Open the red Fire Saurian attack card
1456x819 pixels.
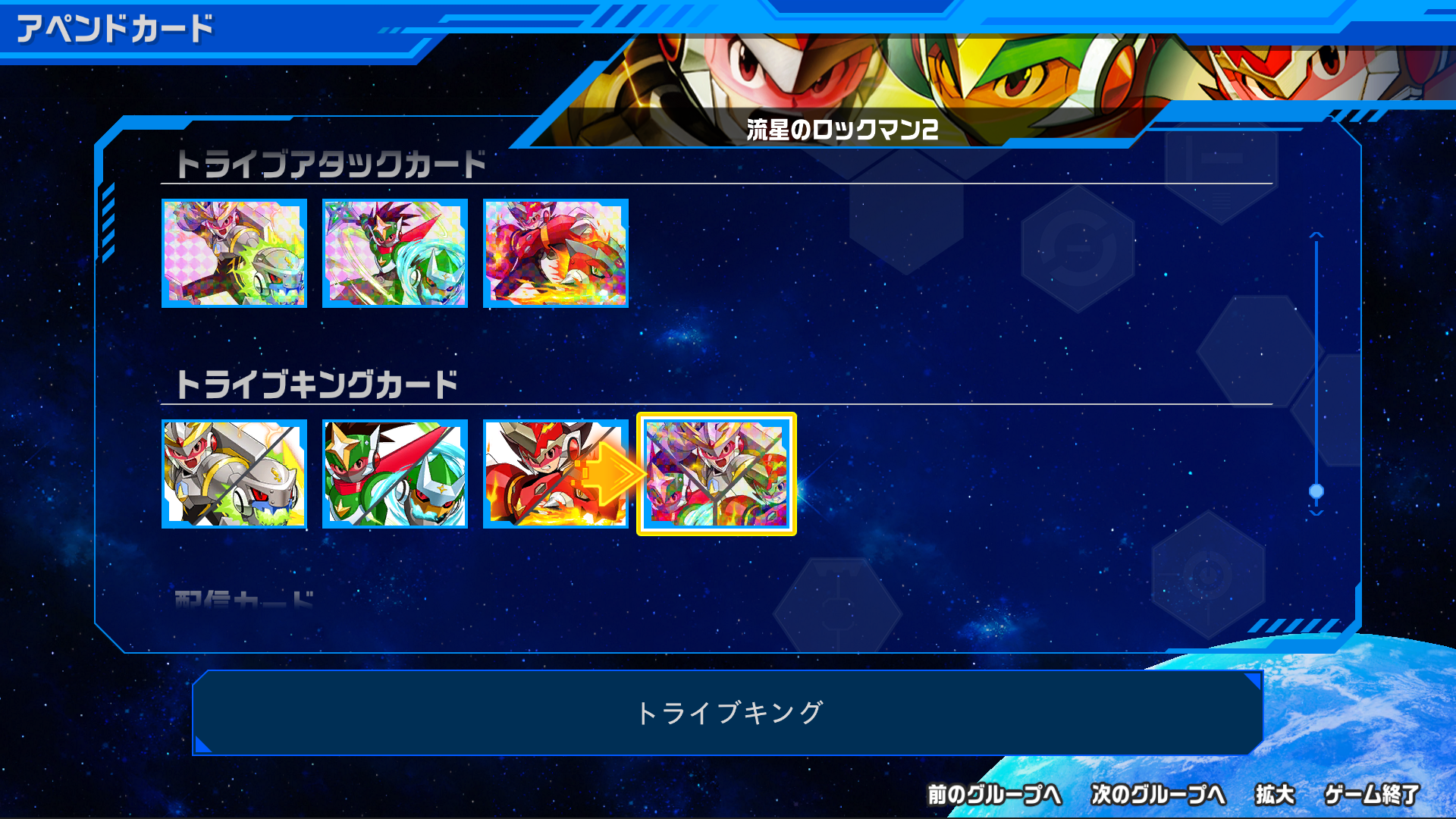click(x=557, y=253)
